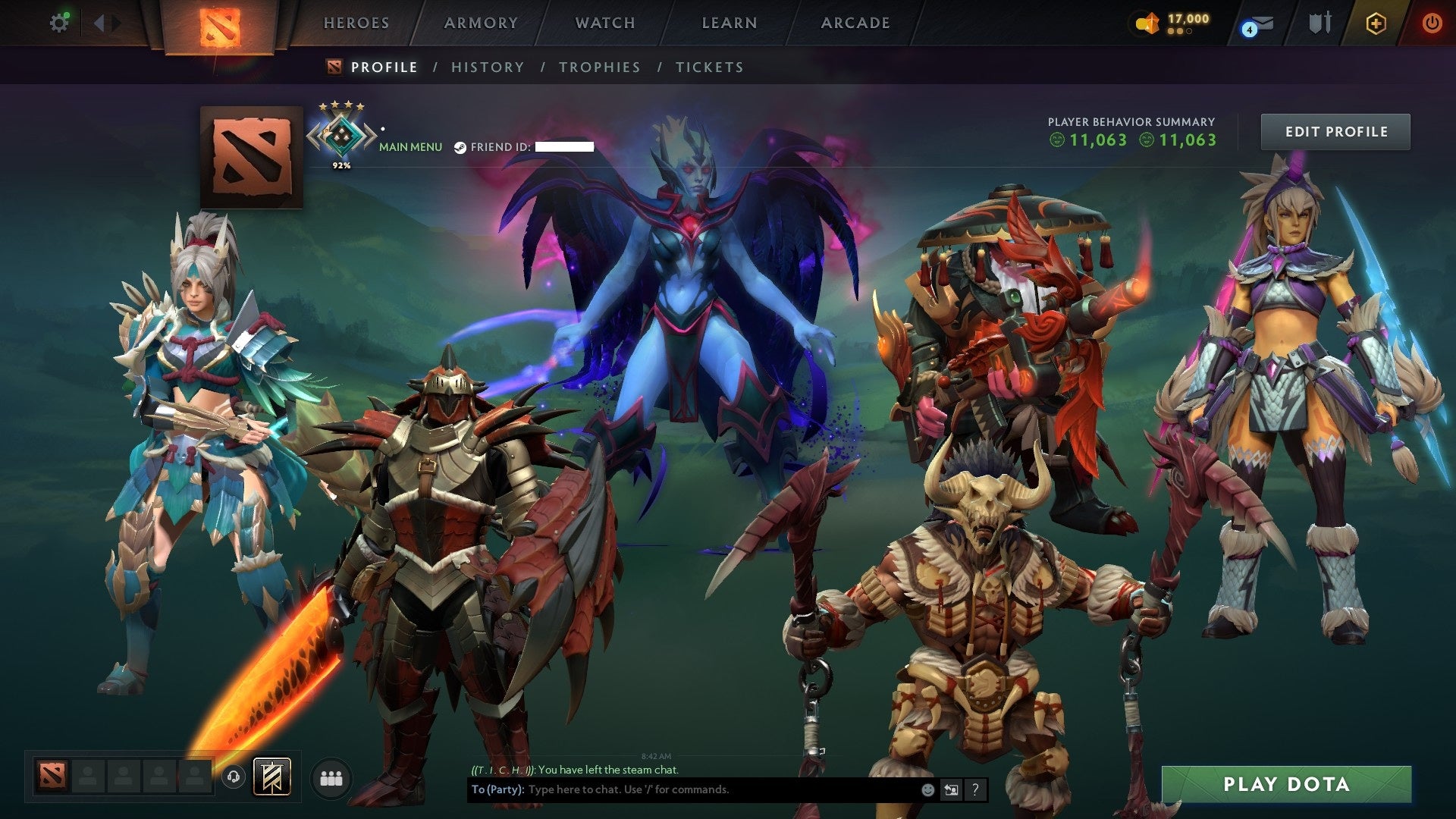Click the question mark chat help icon

(x=974, y=789)
